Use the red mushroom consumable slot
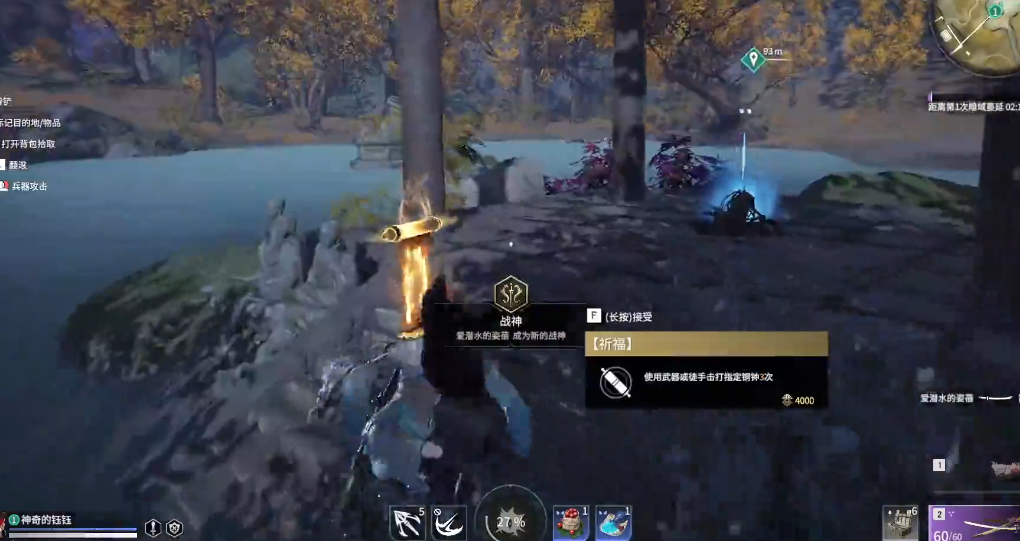 point(571,522)
